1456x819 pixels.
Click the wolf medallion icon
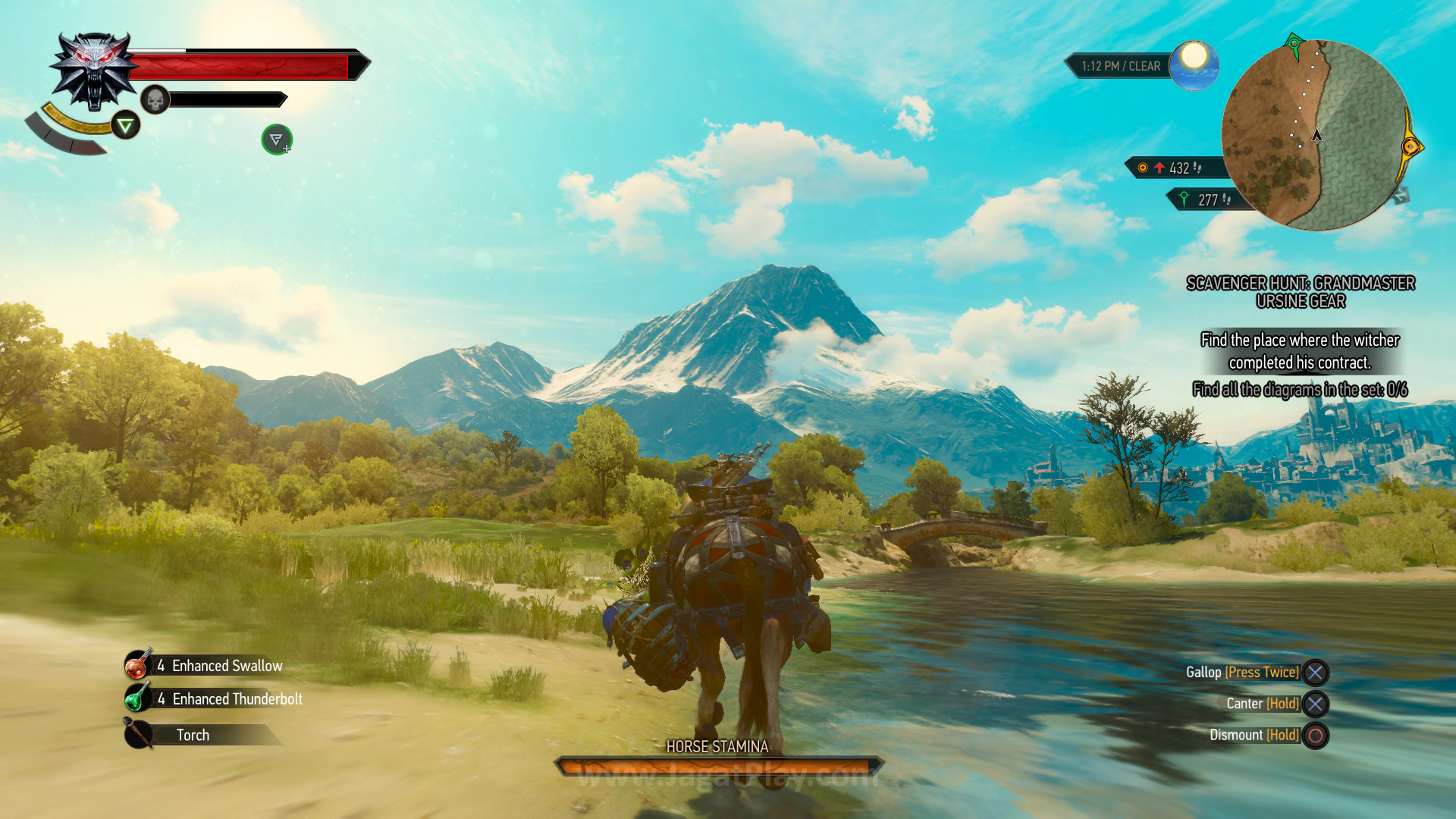pyautogui.click(x=94, y=71)
